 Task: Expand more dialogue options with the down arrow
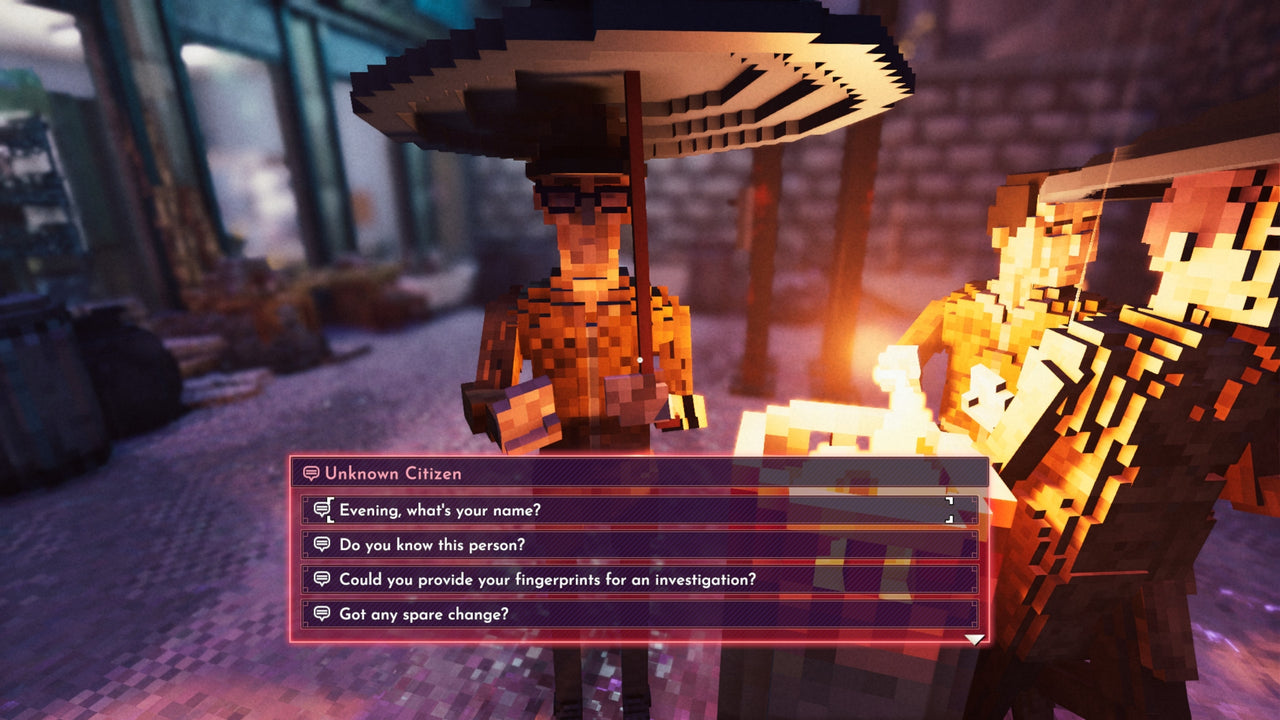pyautogui.click(x=973, y=637)
